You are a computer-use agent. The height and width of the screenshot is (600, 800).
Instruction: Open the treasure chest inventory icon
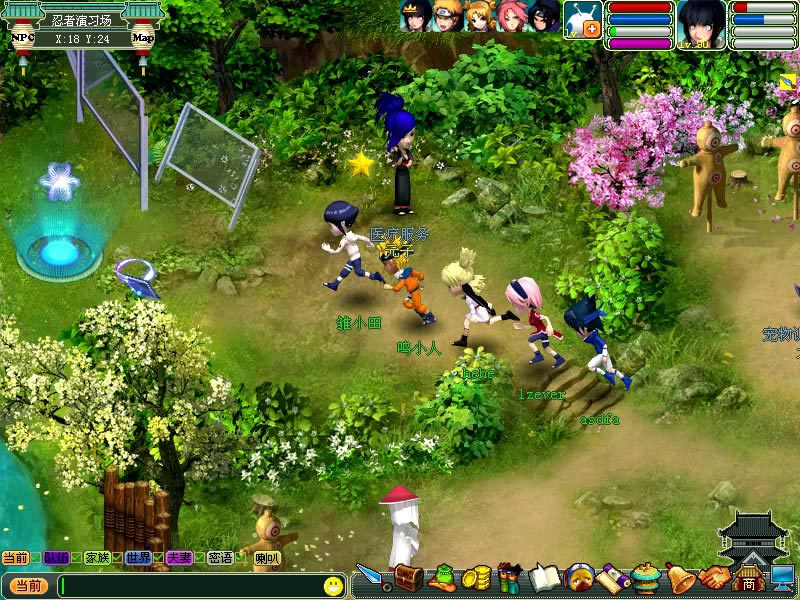[407, 577]
